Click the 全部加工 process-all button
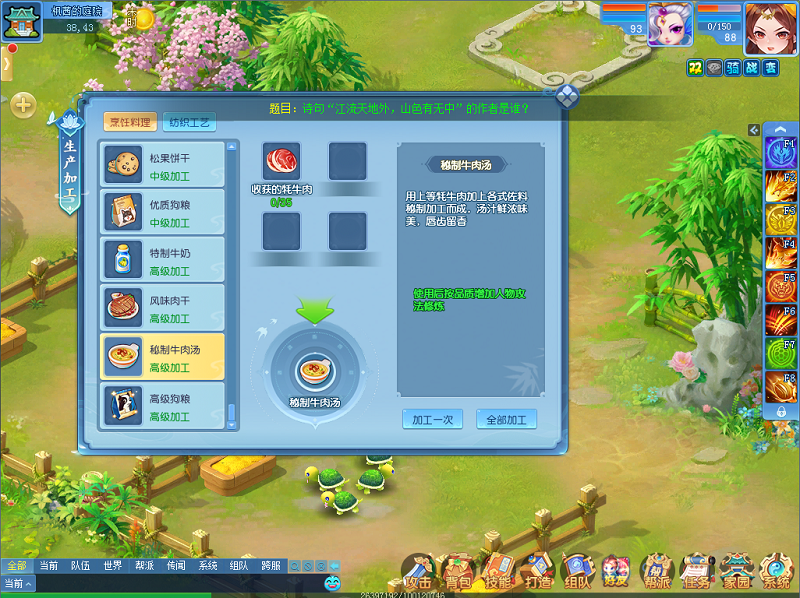Screen dimensions: 800x598 (506, 419)
